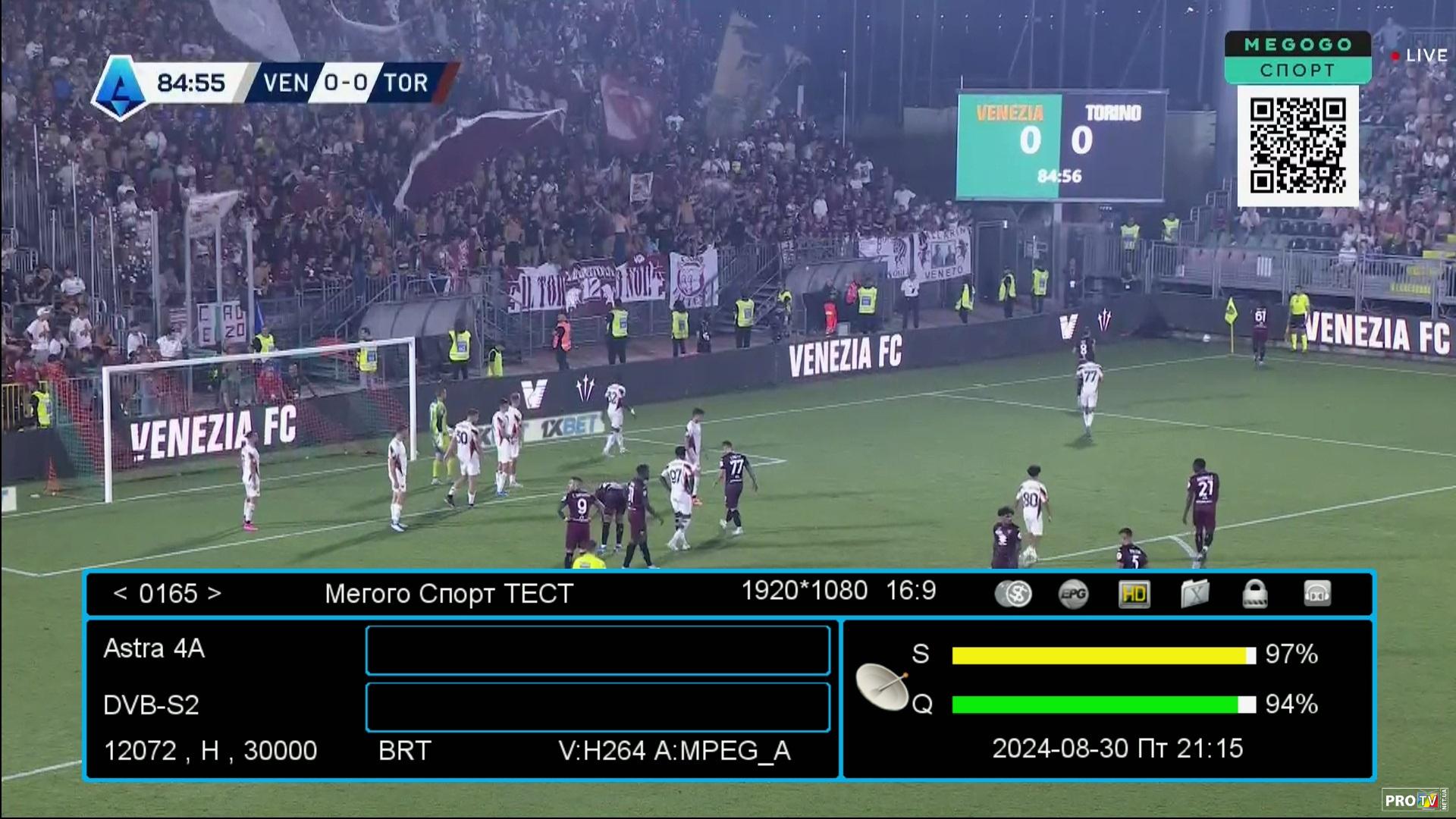
Task: Click the Dolby headphones audio icon
Action: 1316,594
